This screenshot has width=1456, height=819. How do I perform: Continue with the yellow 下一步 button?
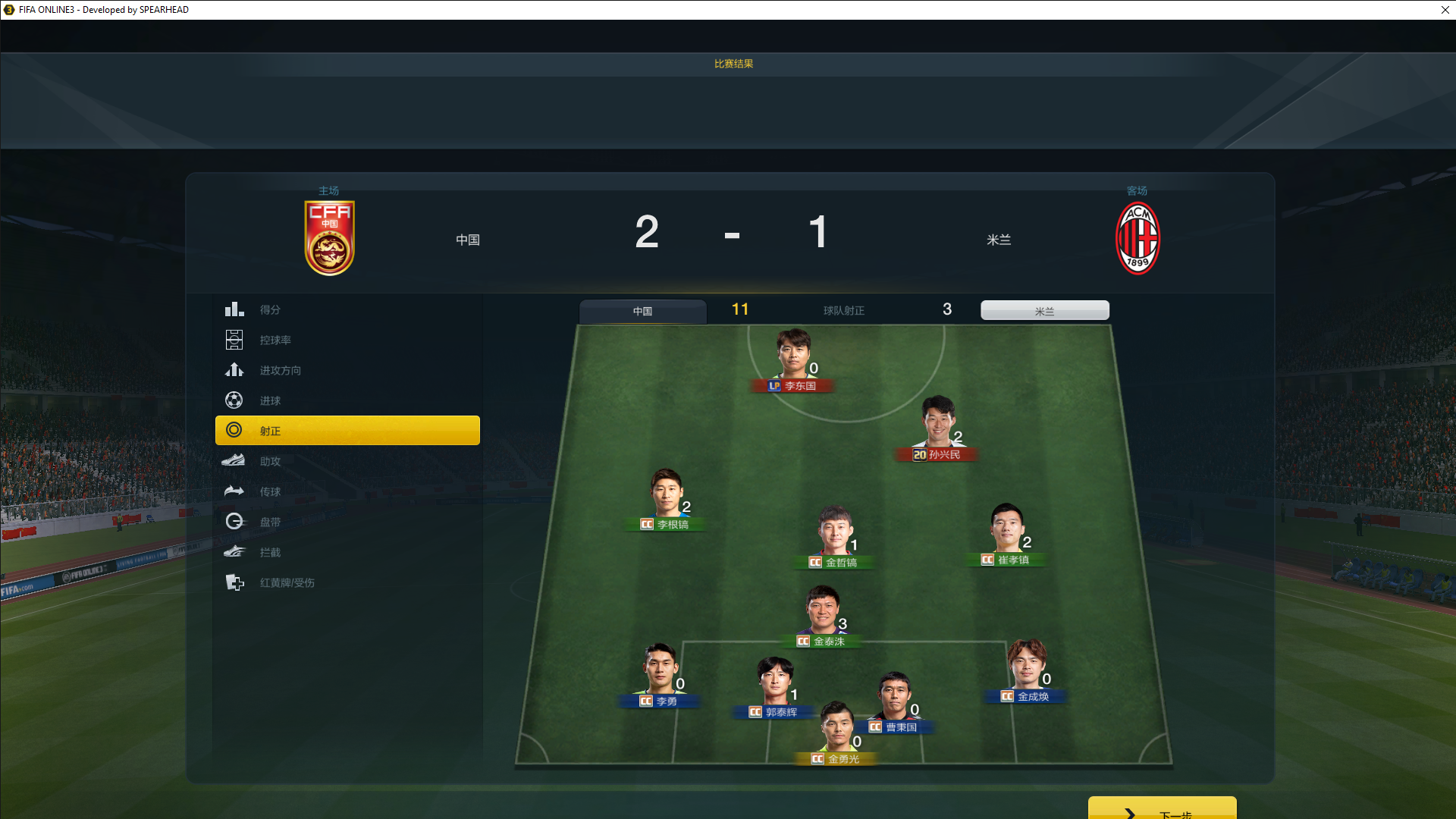coord(1162,810)
